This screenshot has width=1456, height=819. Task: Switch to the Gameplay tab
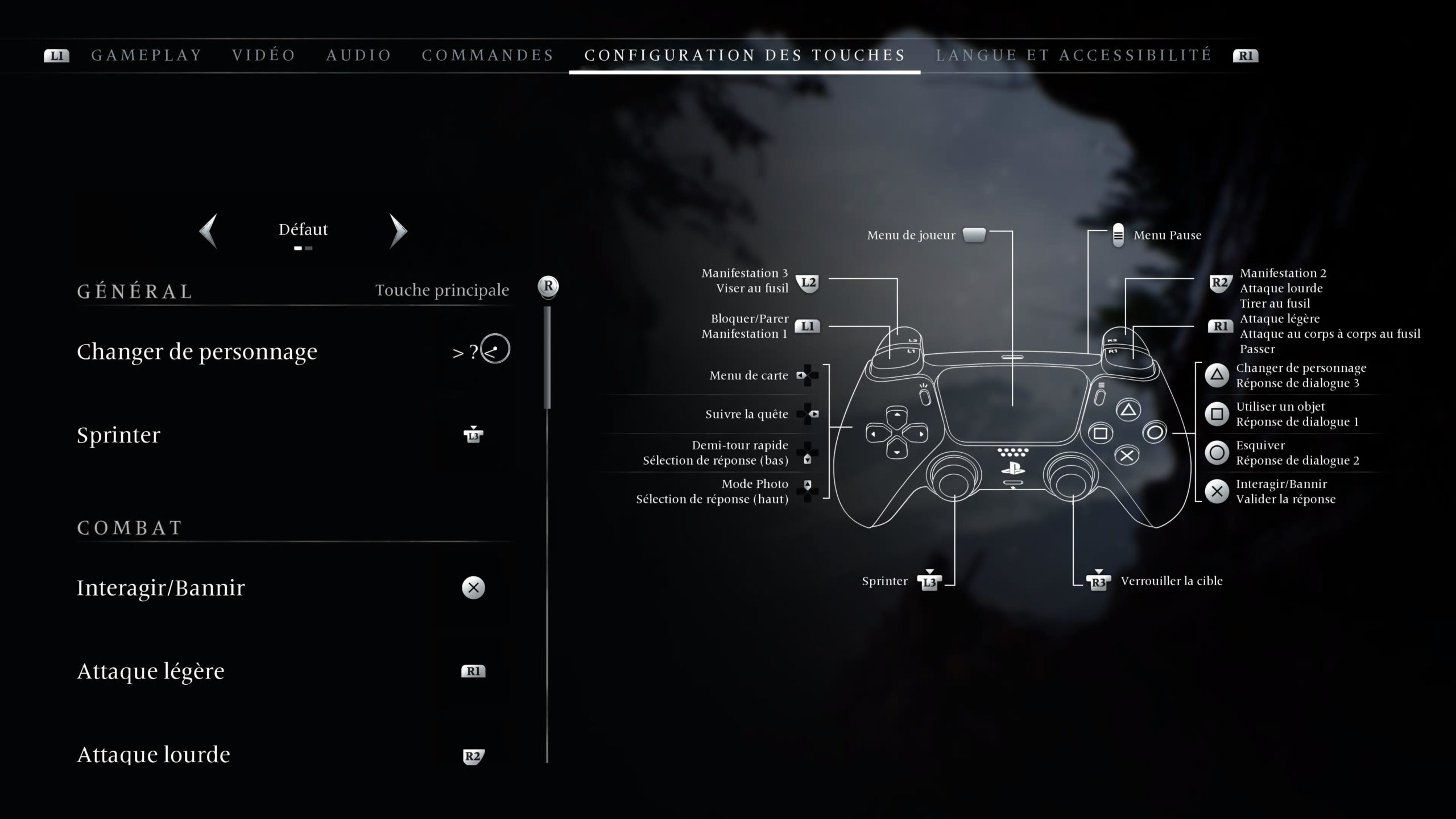(x=147, y=55)
